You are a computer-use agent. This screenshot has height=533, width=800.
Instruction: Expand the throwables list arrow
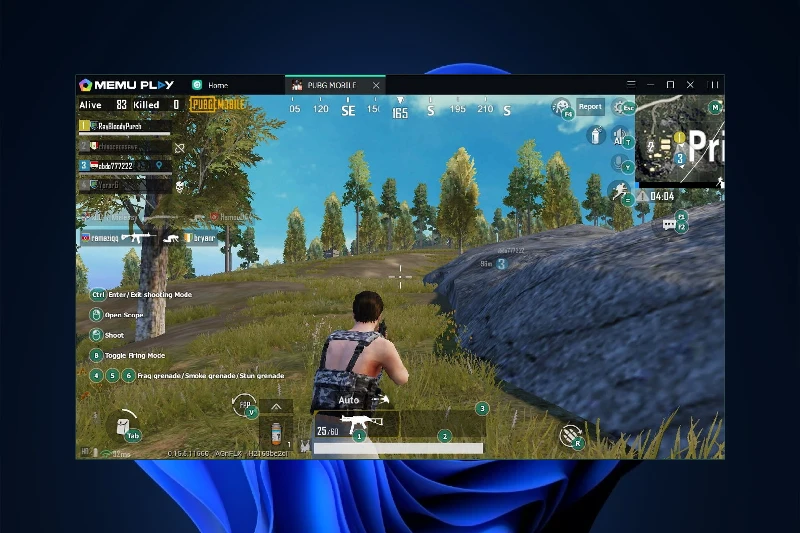click(x=276, y=406)
